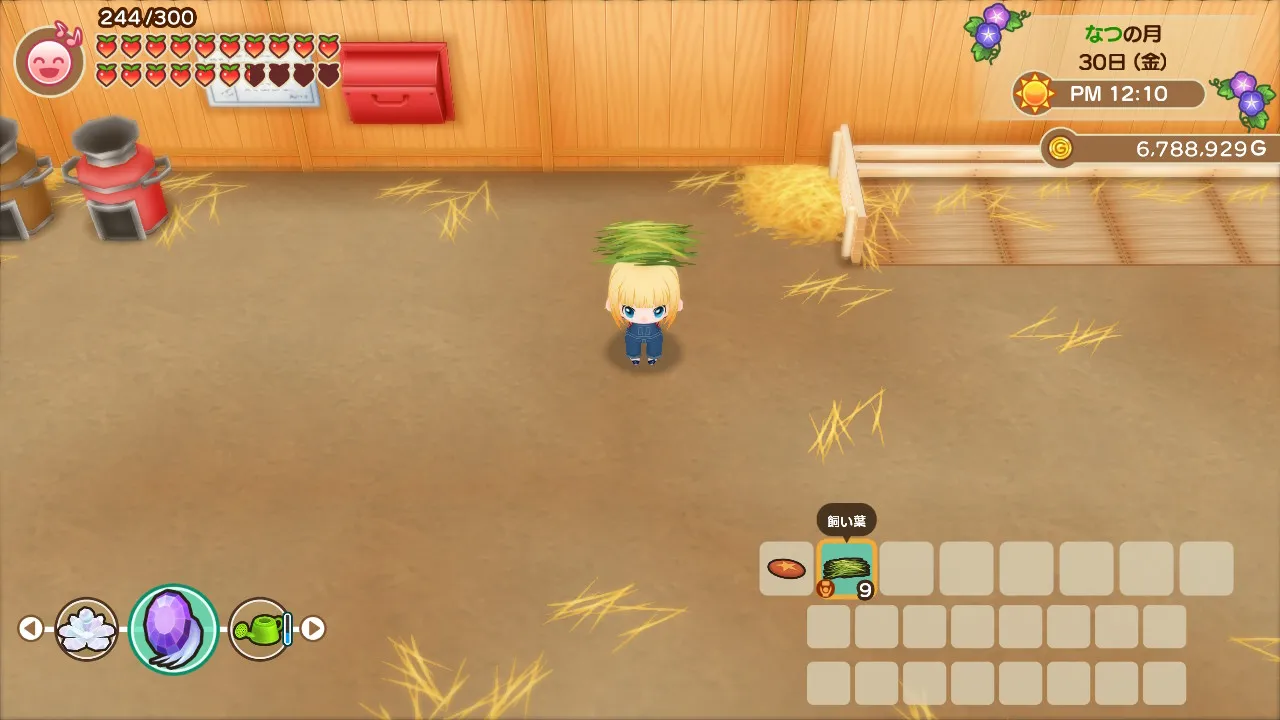This screenshot has width=1280, height=720.
Task: Click the smiling stamina face icon
Action: point(49,63)
